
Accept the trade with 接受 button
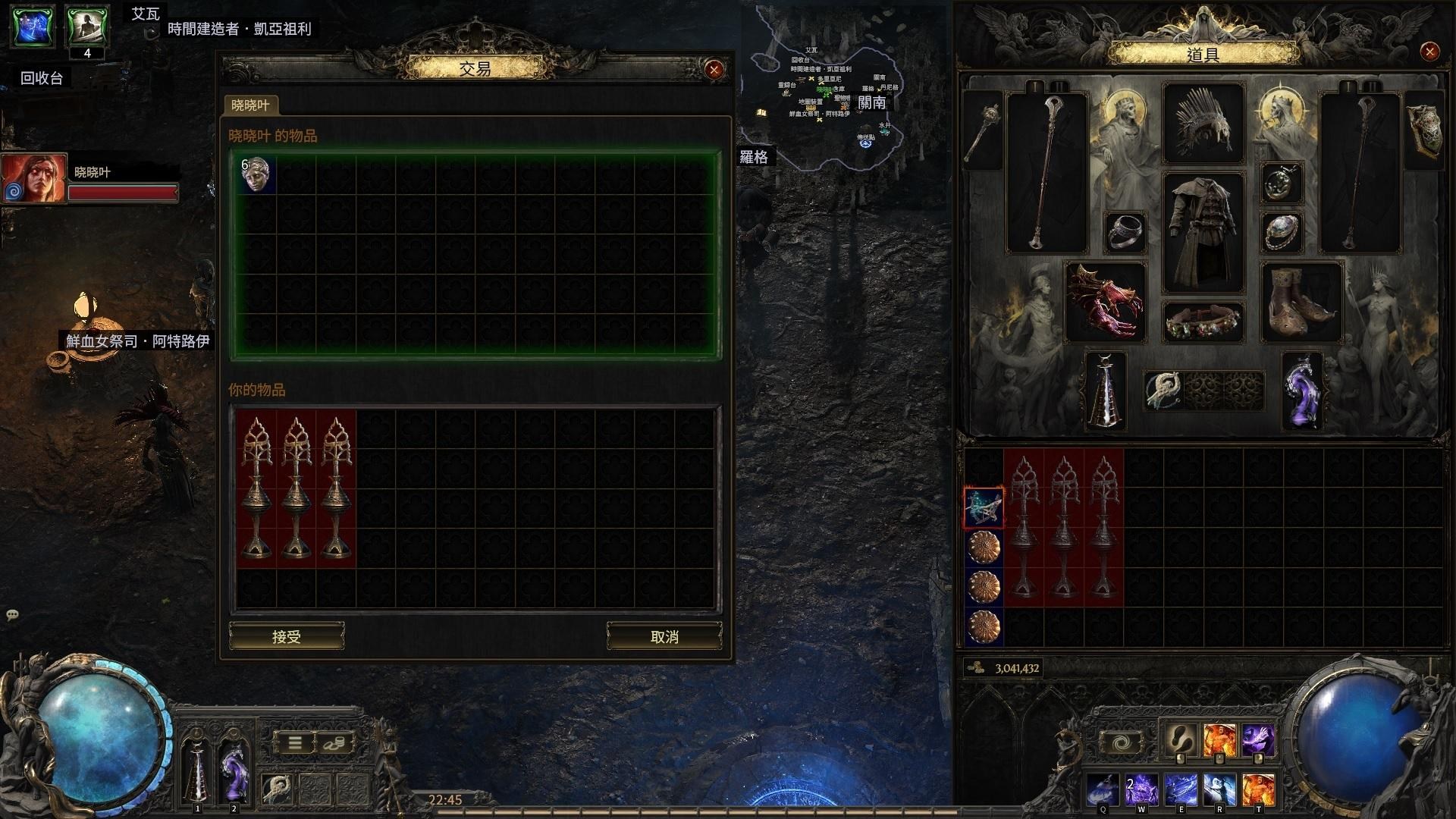click(287, 636)
